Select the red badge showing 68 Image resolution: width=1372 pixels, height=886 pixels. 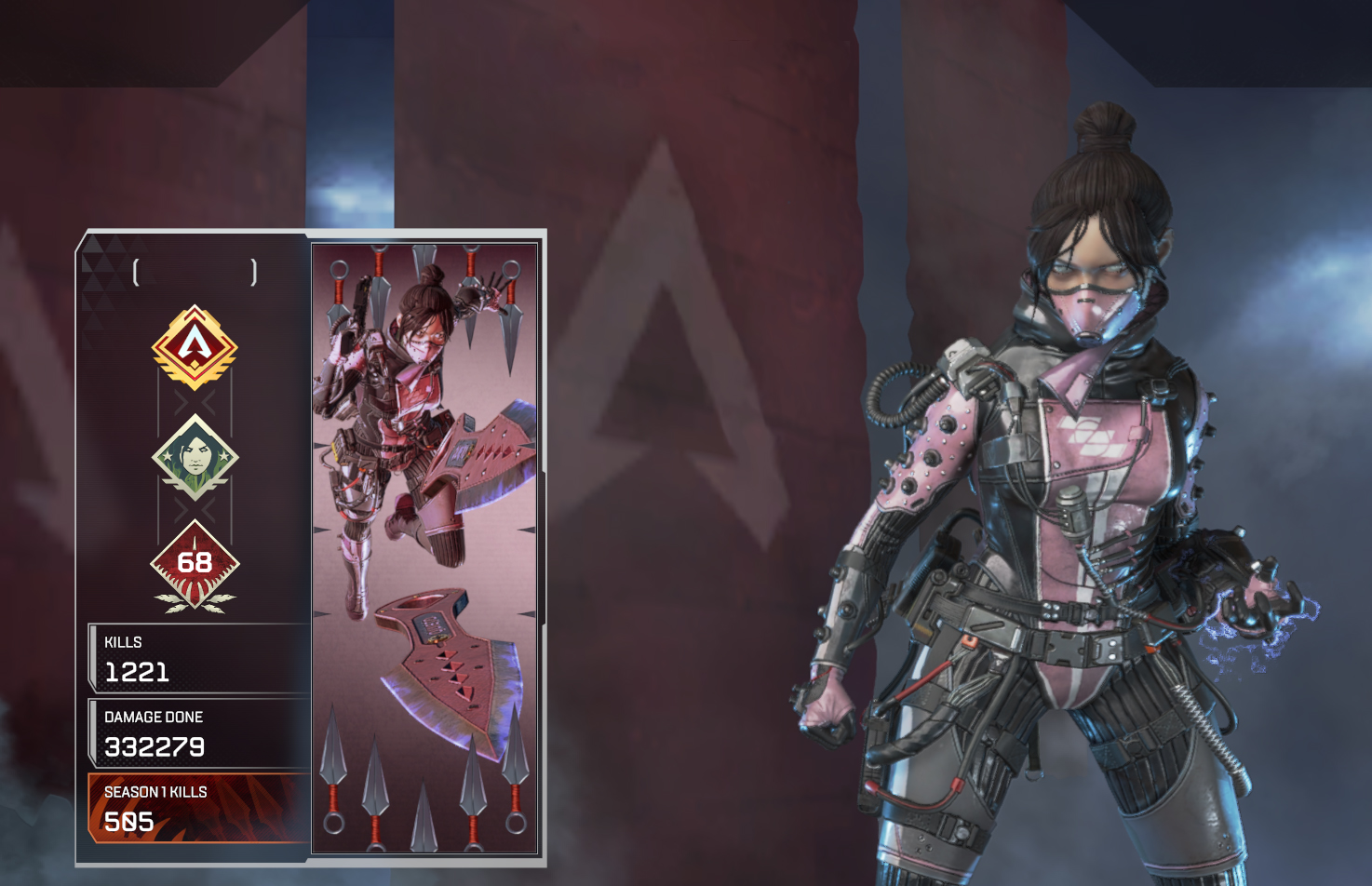[x=196, y=561]
